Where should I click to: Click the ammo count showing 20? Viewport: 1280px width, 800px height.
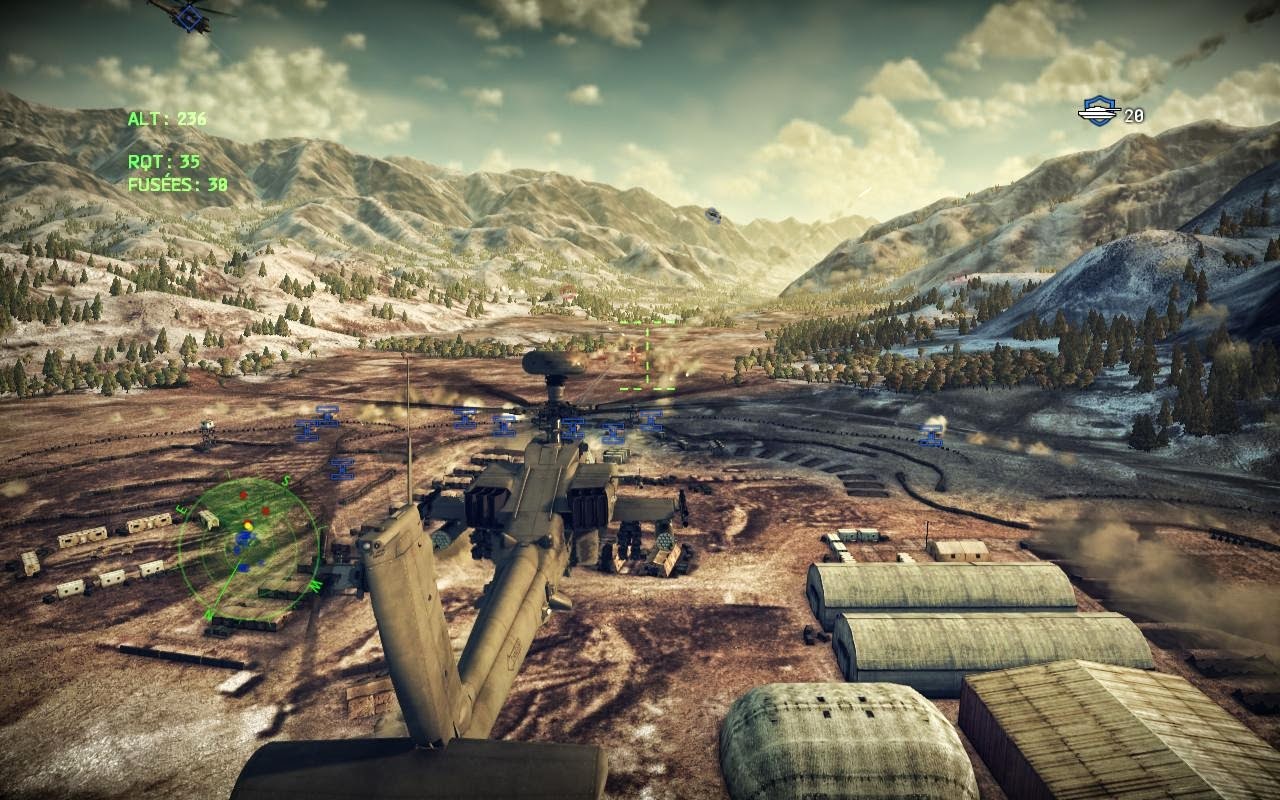click(1135, 113)
